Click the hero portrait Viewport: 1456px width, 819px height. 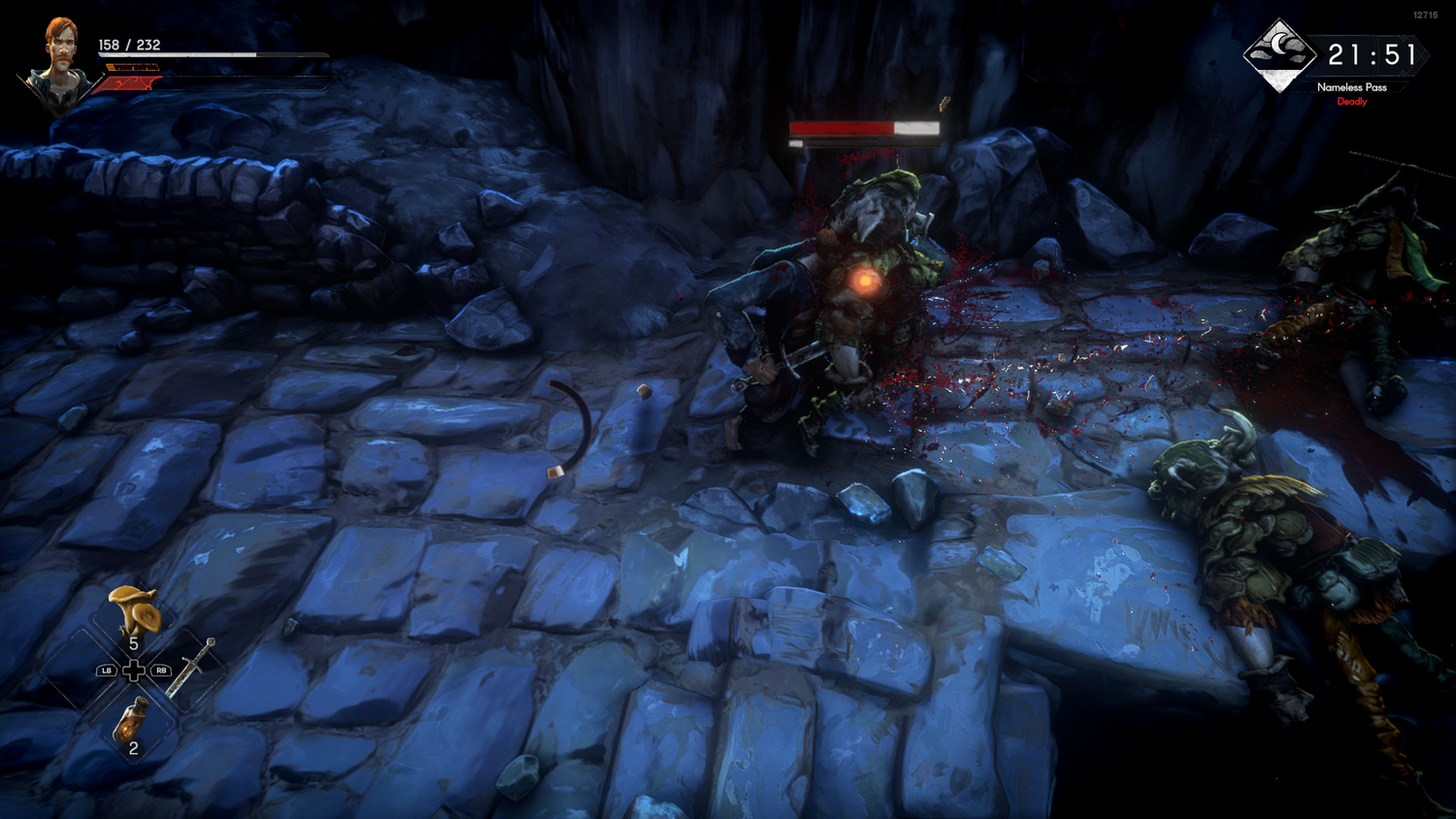click(58, 63)
